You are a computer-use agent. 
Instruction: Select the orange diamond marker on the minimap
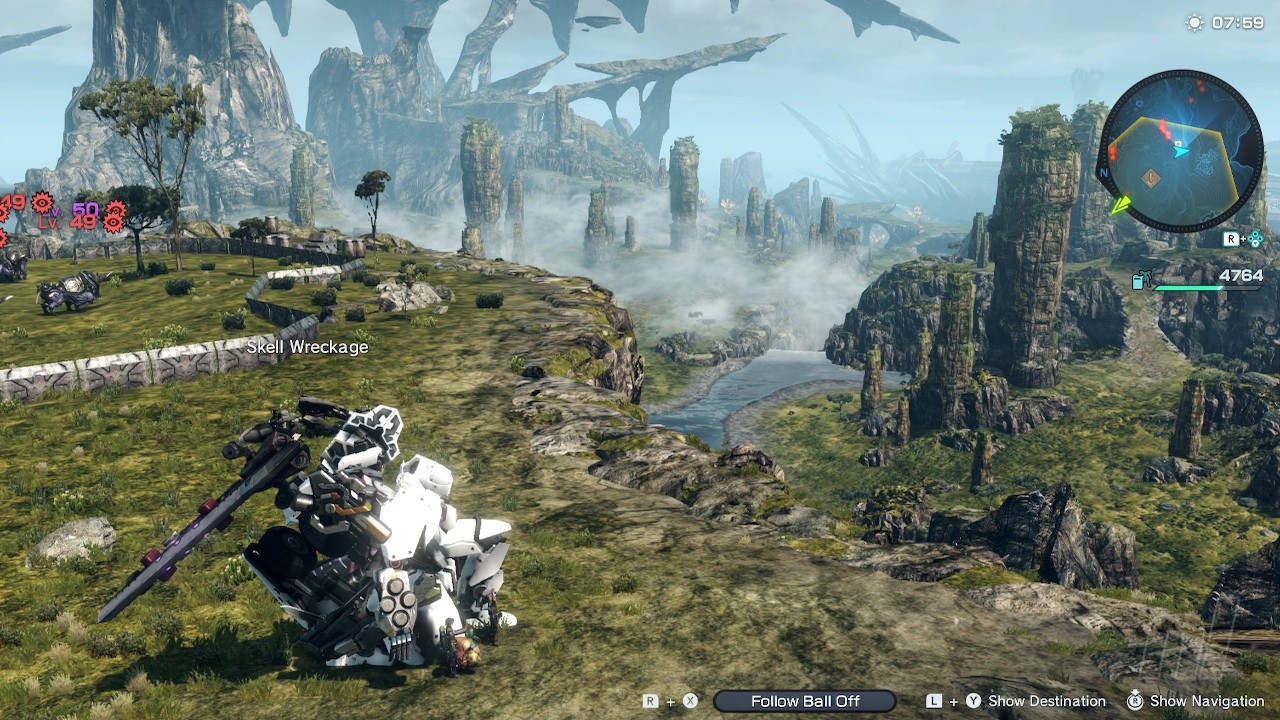coord(1151,178)
